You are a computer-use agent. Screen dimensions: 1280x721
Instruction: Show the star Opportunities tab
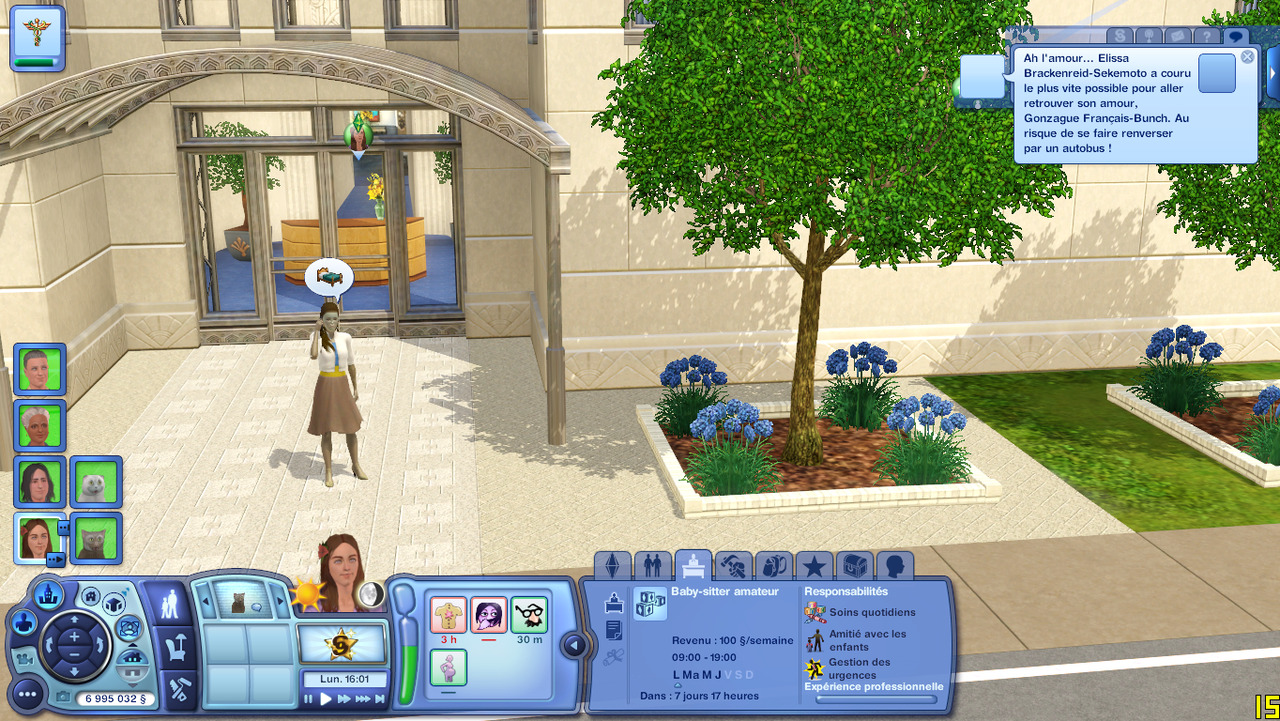814,566
